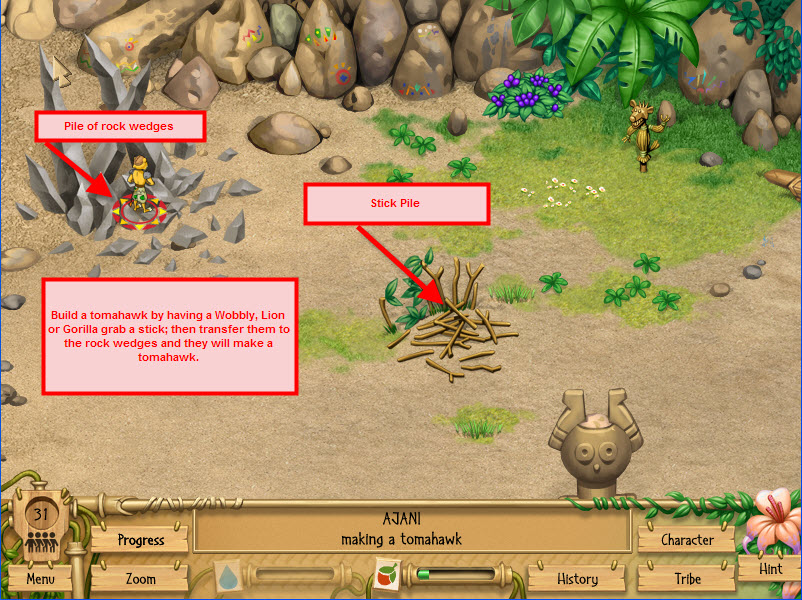This screenshot has height=600, width=802.
Task: Open the Progress screen
Action: 140,540
